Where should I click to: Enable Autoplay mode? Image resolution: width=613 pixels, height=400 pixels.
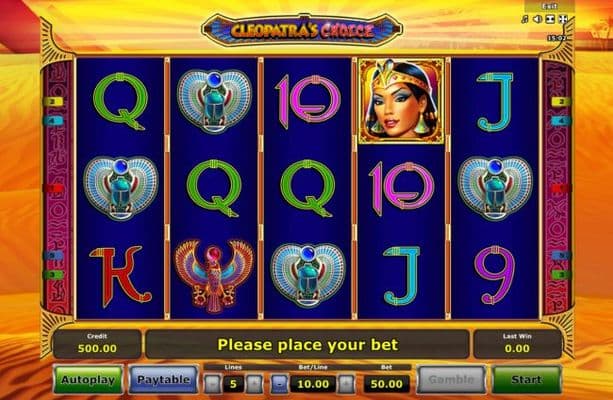click(x=89, y=379)
